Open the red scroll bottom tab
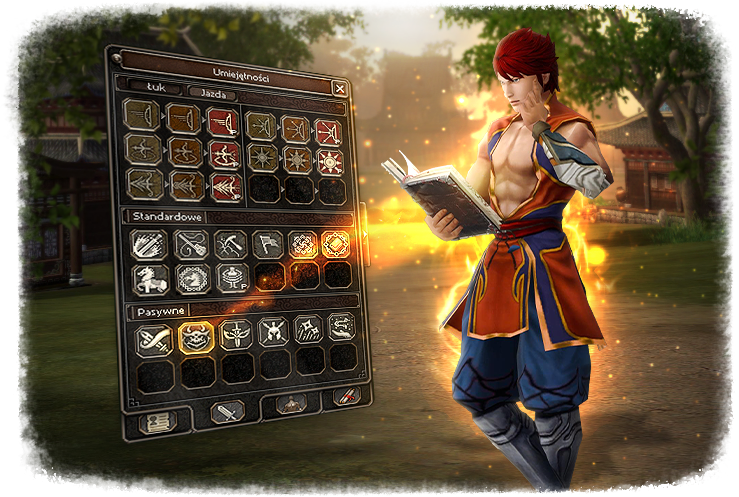 (x=344, y=397)
